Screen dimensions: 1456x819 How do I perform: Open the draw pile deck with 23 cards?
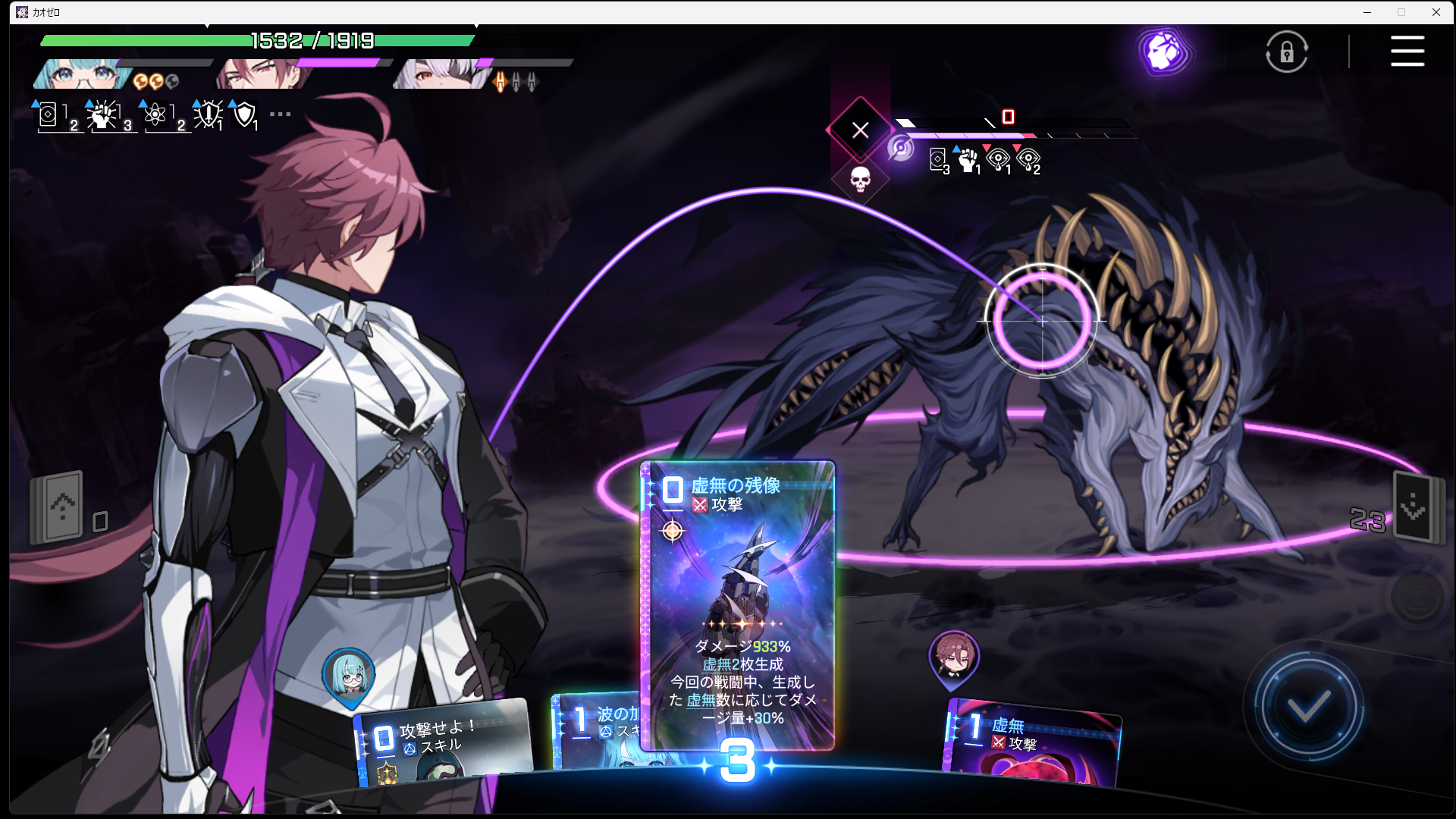(x=1414, y=510)
